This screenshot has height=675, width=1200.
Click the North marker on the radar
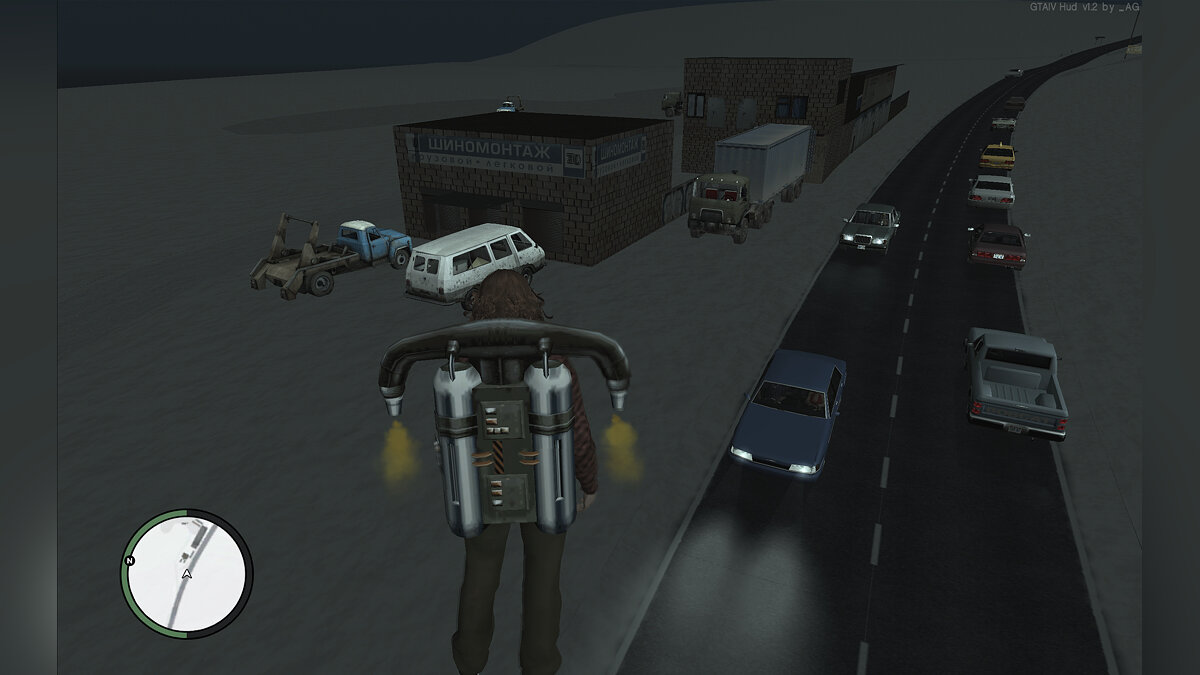tap(130, 561)
